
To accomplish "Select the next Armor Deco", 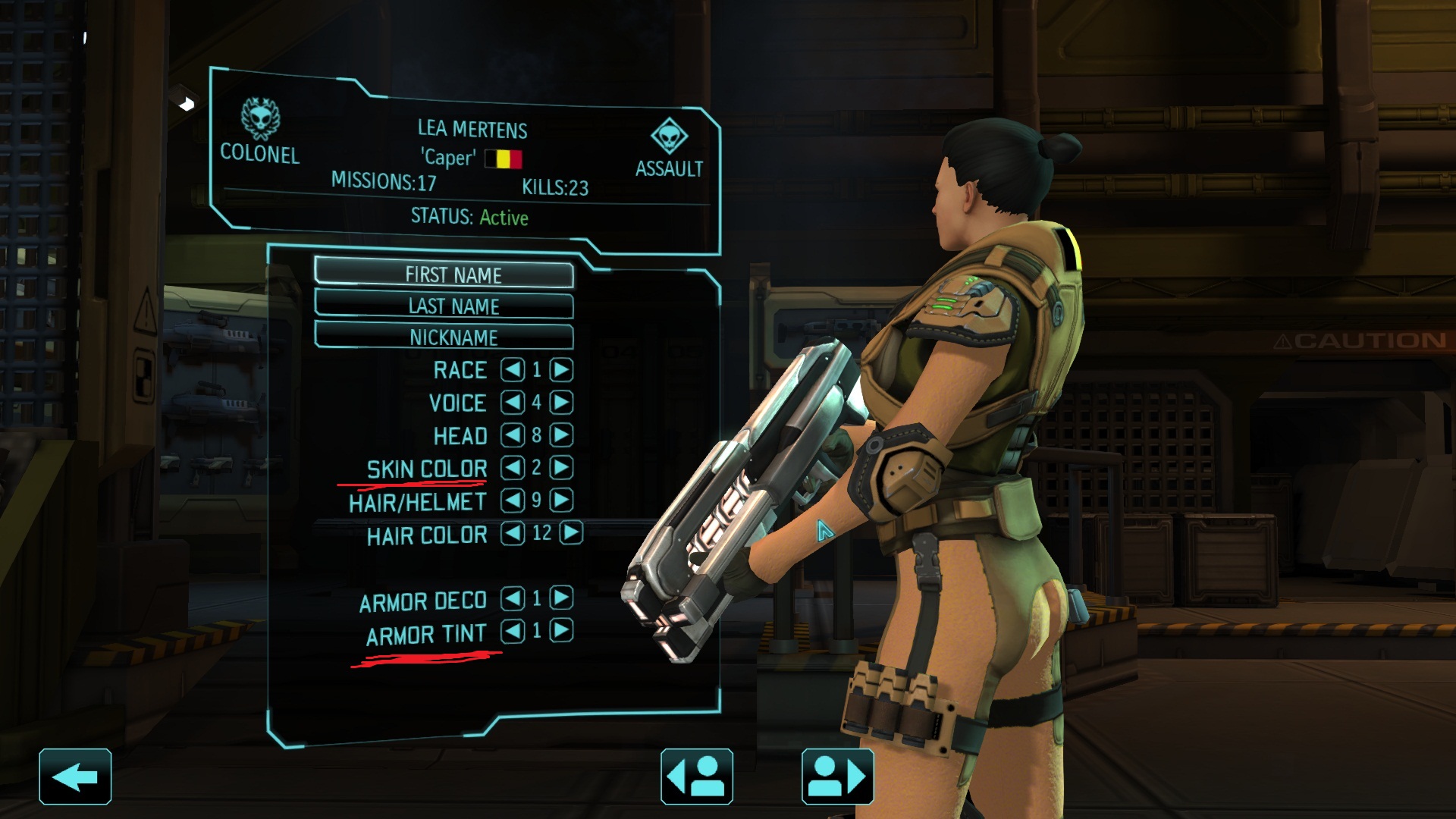I will (561, 598).
